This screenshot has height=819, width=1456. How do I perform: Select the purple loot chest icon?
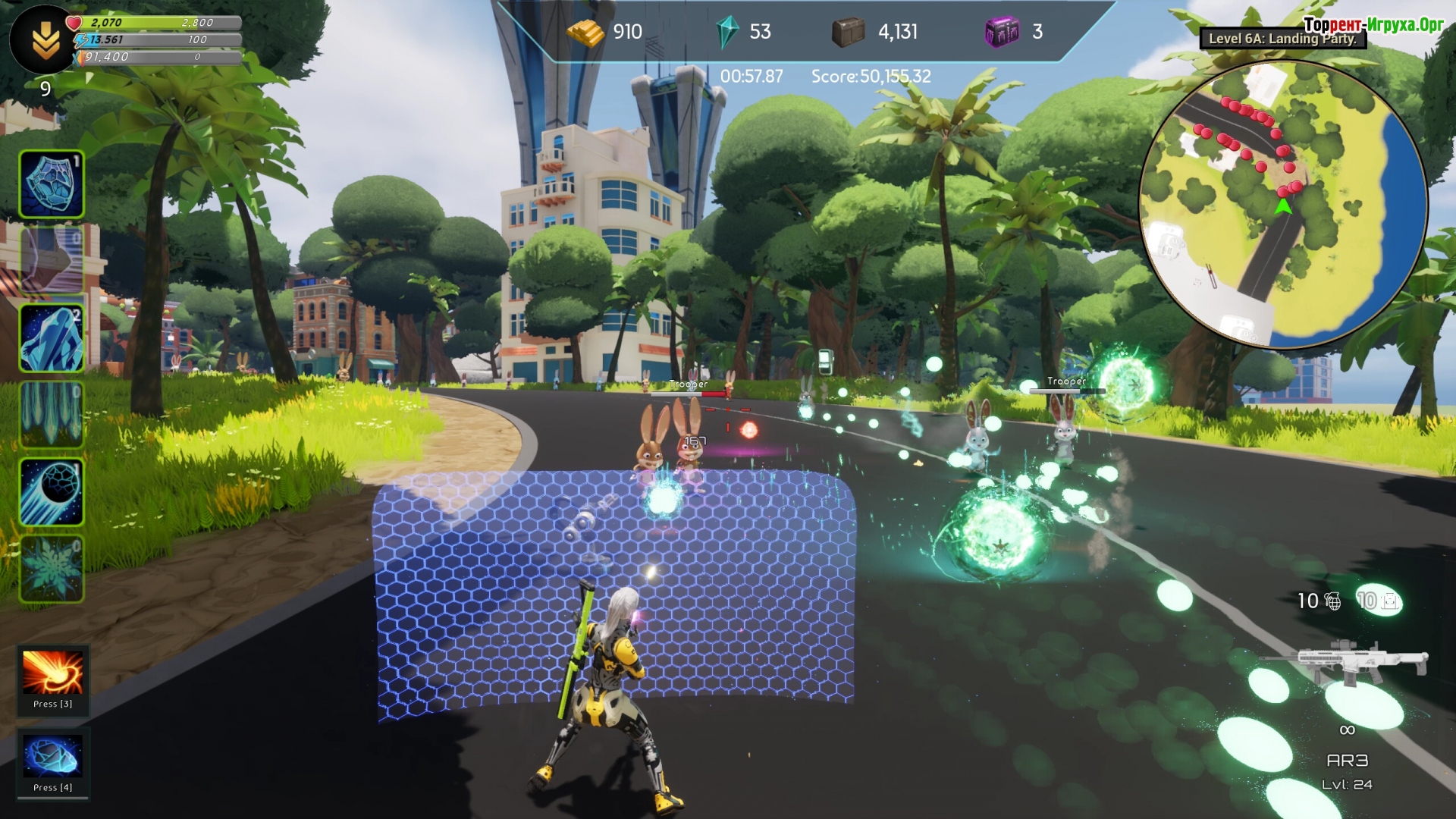point(1002,32)
